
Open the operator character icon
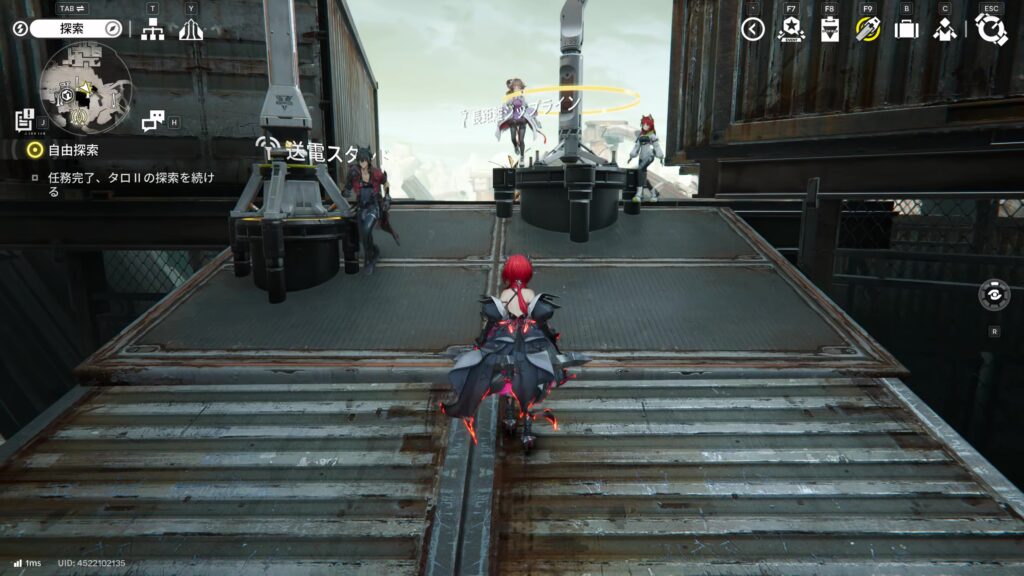[944, 30]
